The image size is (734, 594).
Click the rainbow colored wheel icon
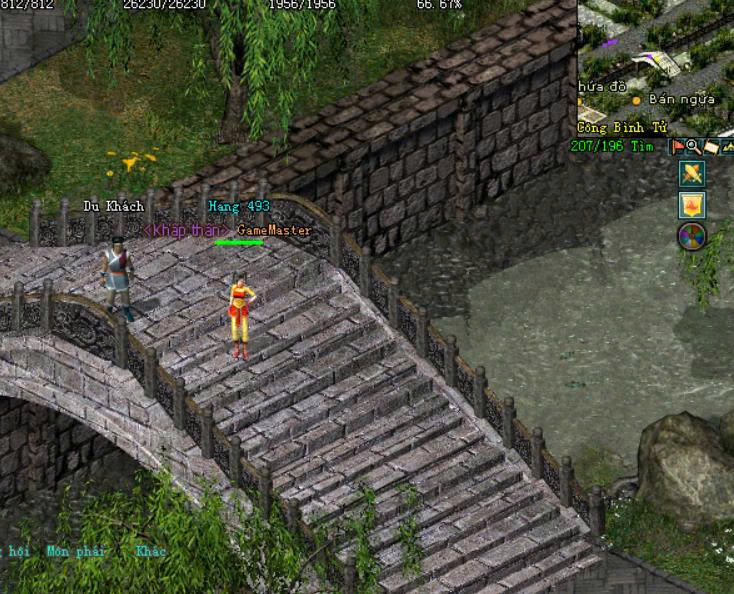[x=692, y=237]
